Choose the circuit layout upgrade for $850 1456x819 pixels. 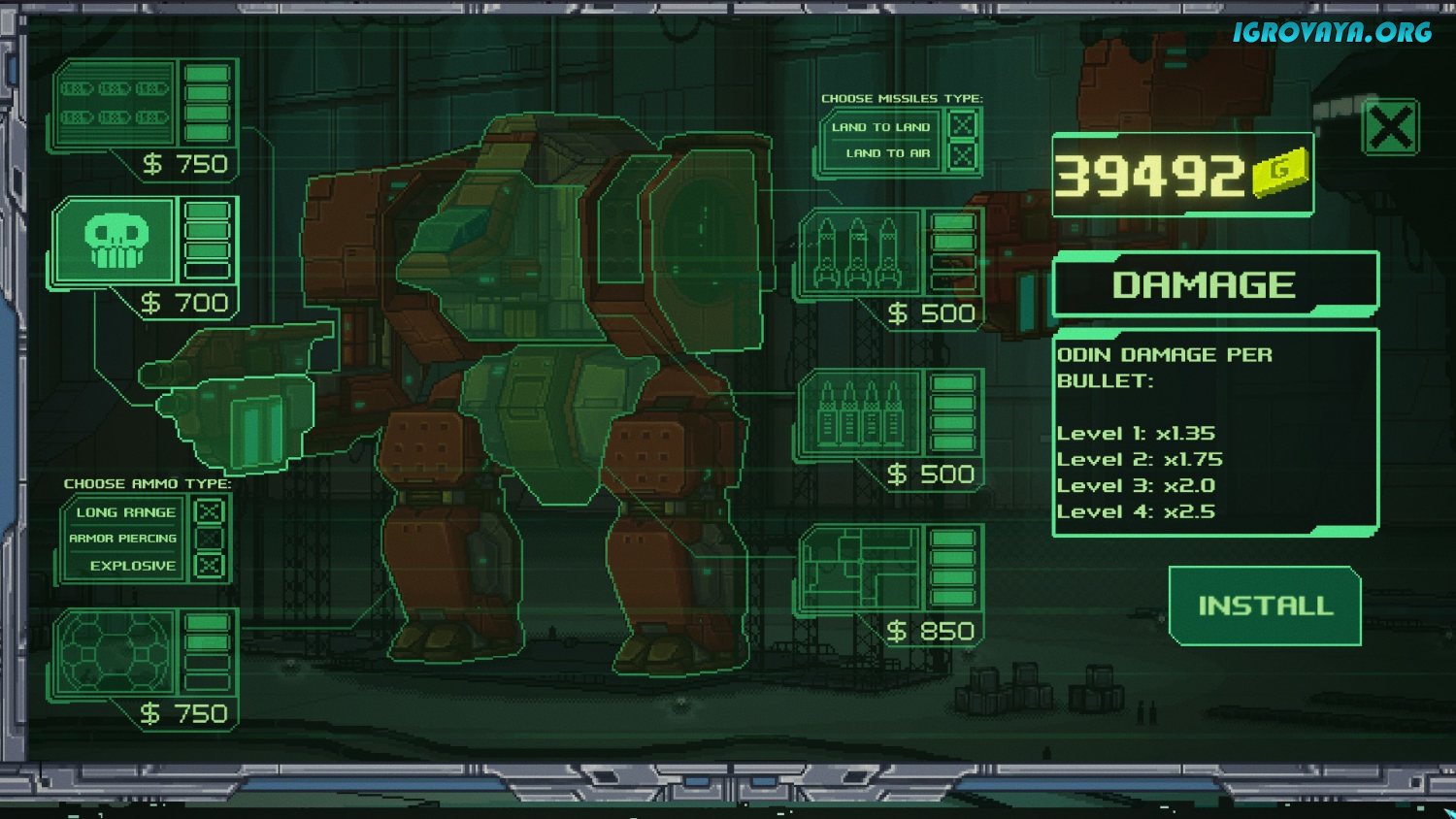point(859,571)
